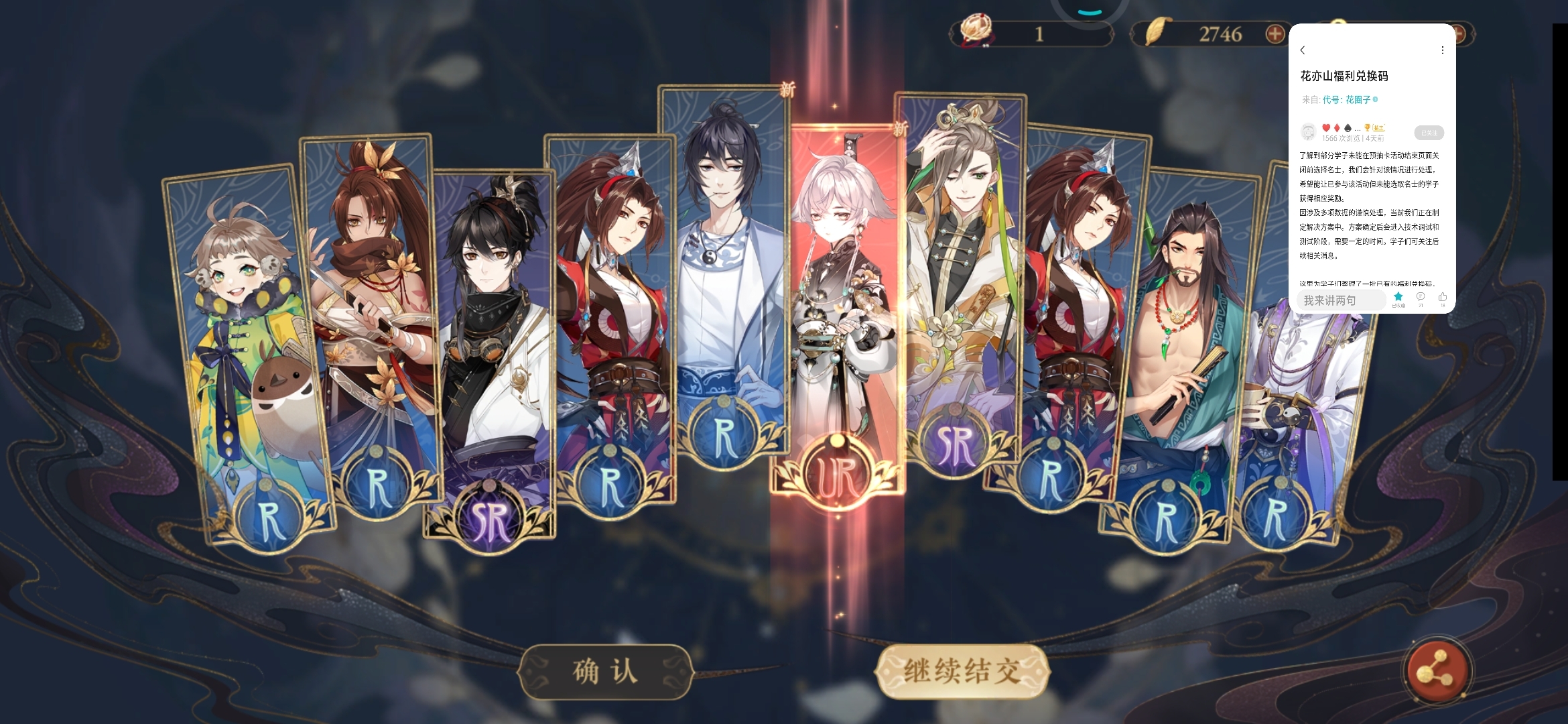Tap the poster's avatar in the article panel
1568x724 pixels.
tap(1309, 131)
